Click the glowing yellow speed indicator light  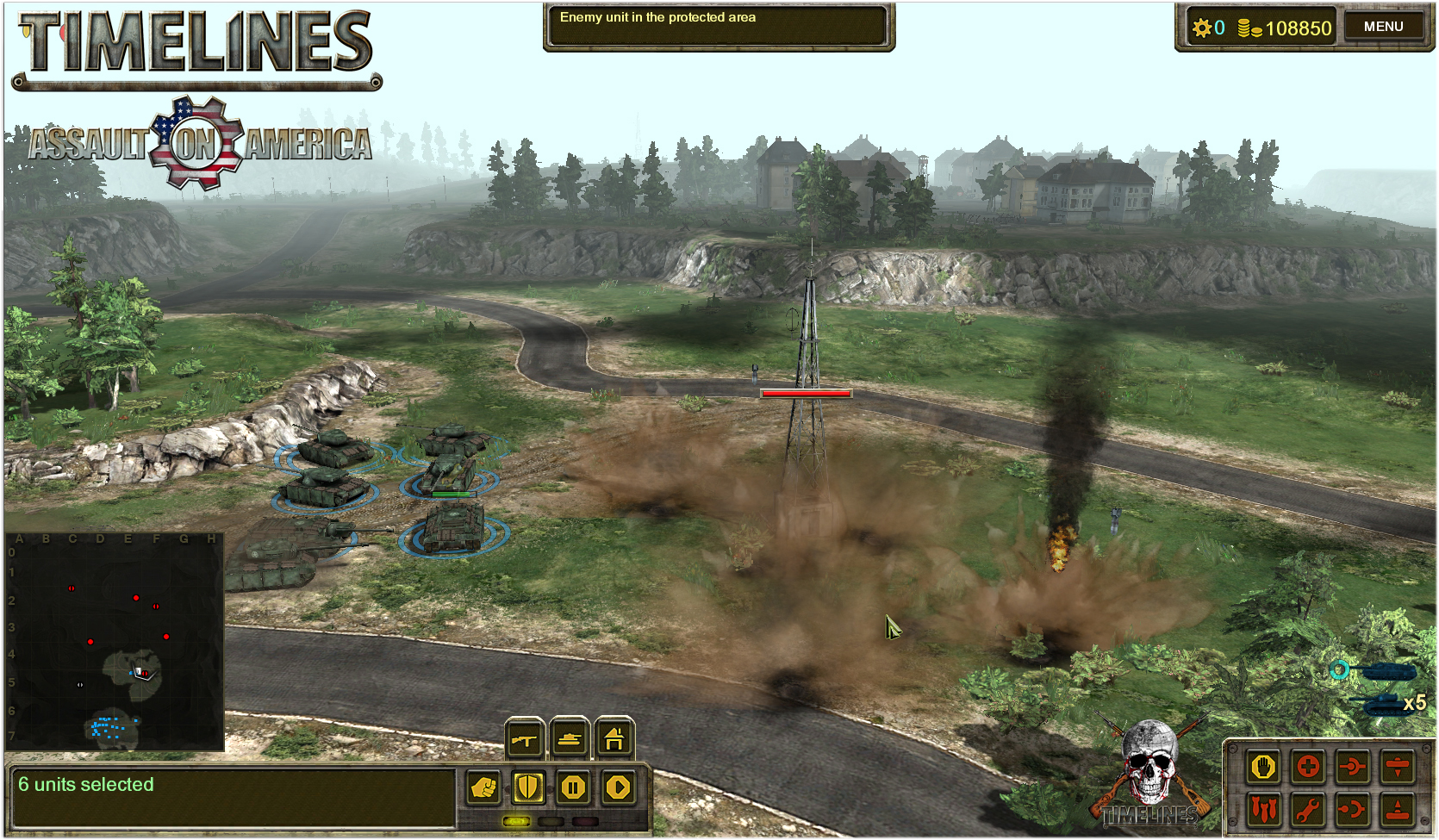pos(517,822)
